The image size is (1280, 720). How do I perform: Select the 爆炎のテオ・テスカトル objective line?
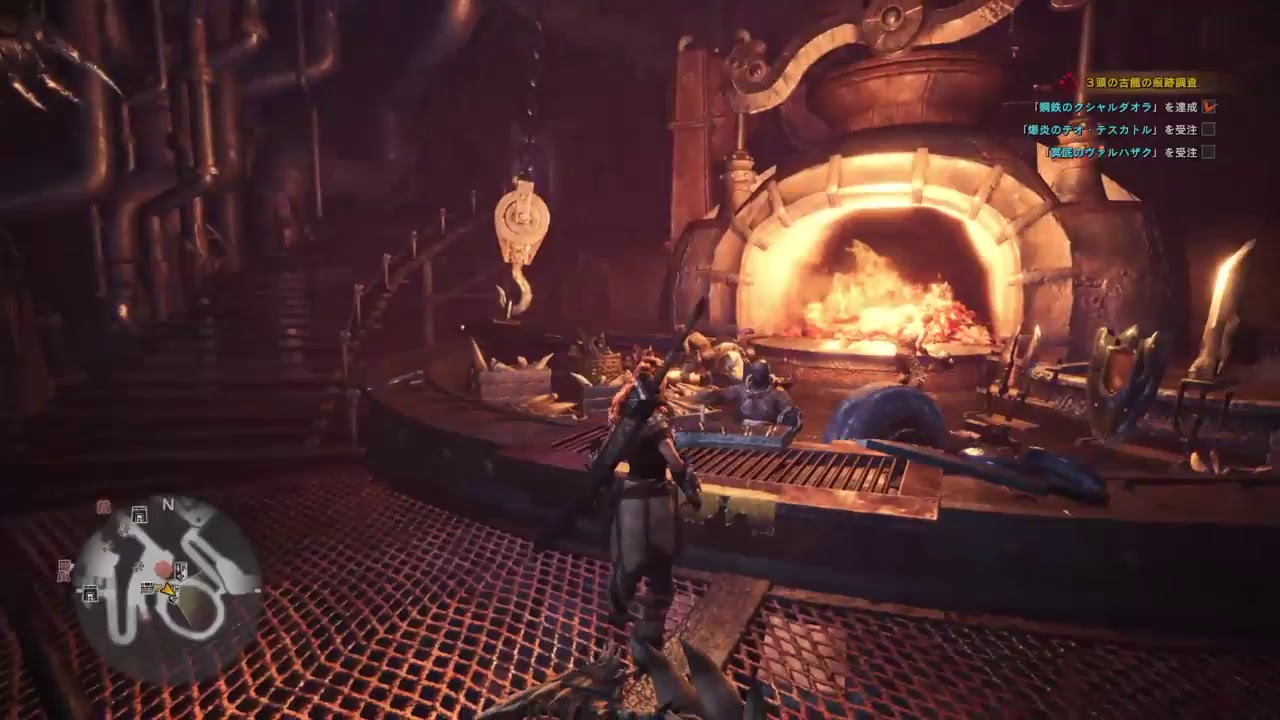click(1109, 129)
